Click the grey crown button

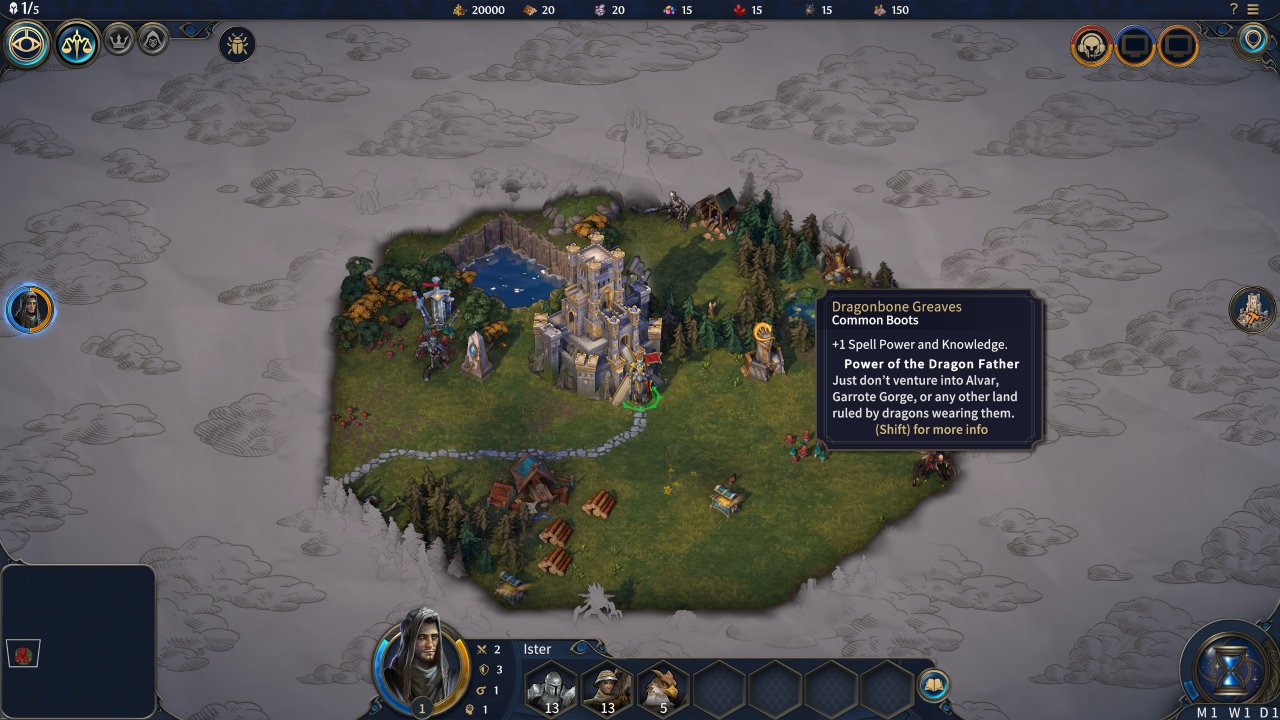pyautogui.click(x=119, y=40)
